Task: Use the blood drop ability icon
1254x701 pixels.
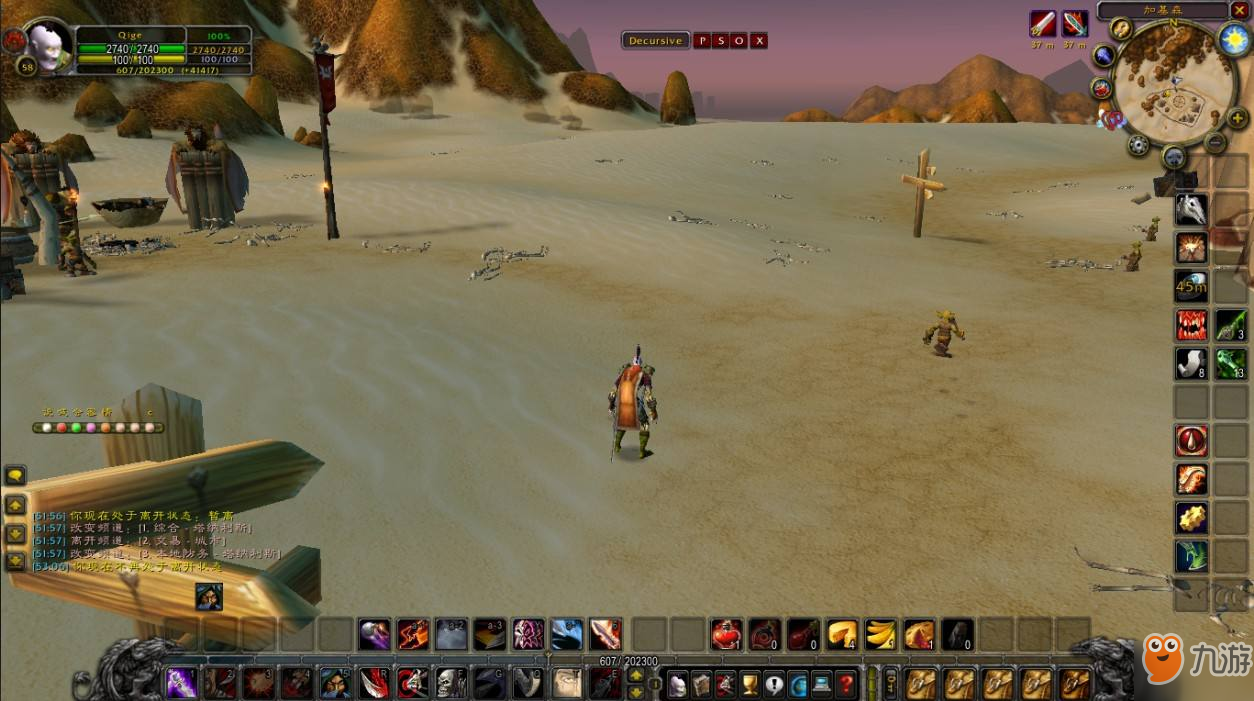Action: (1191, 441)
